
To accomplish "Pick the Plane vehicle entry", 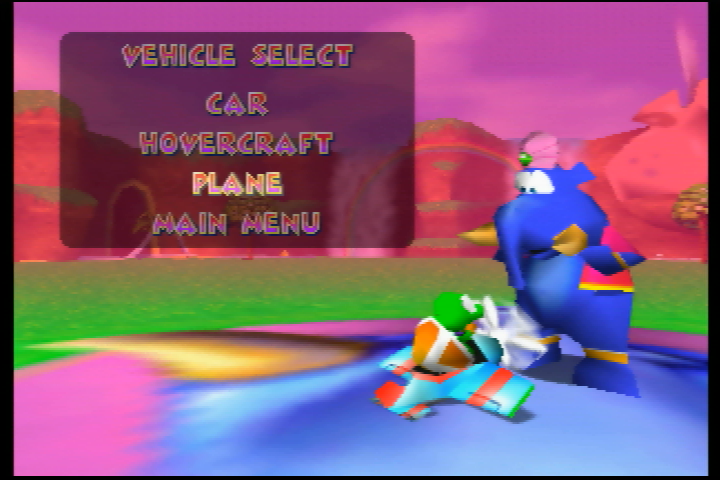I will 237,183.
